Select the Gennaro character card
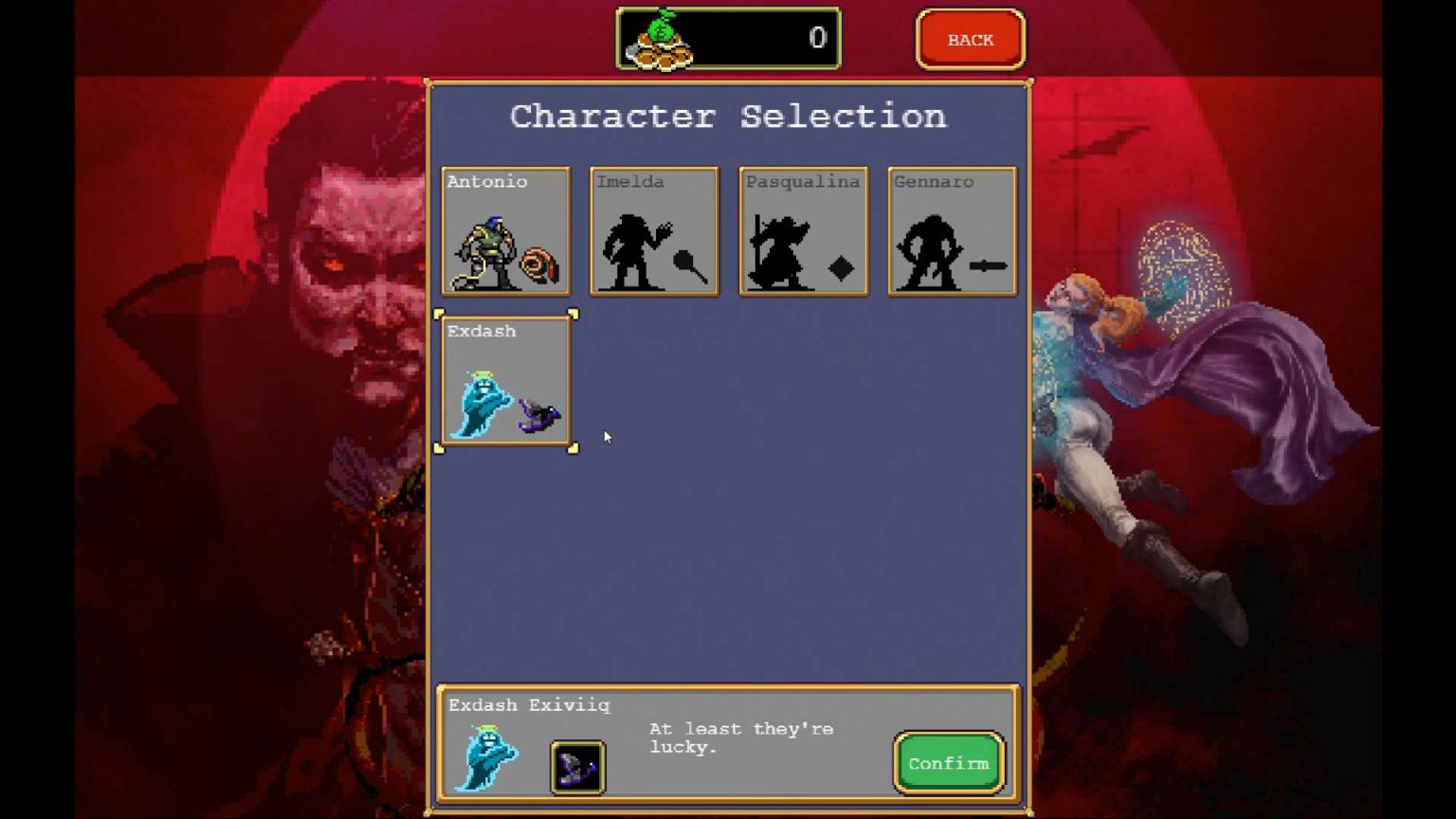 click(x=952, y=230)
